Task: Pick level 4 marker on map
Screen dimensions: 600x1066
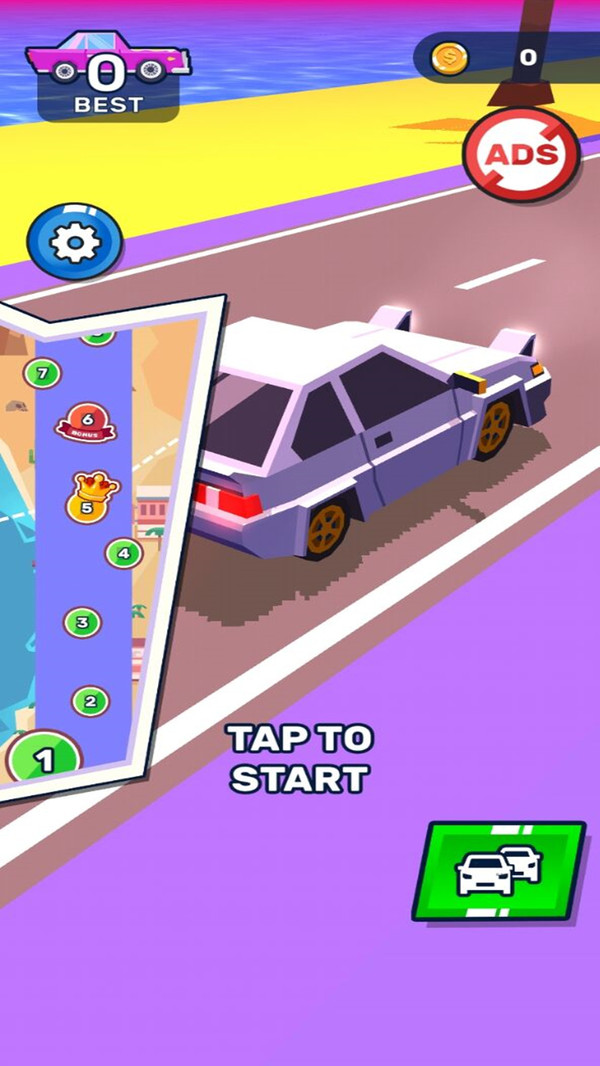Action: 124,552
